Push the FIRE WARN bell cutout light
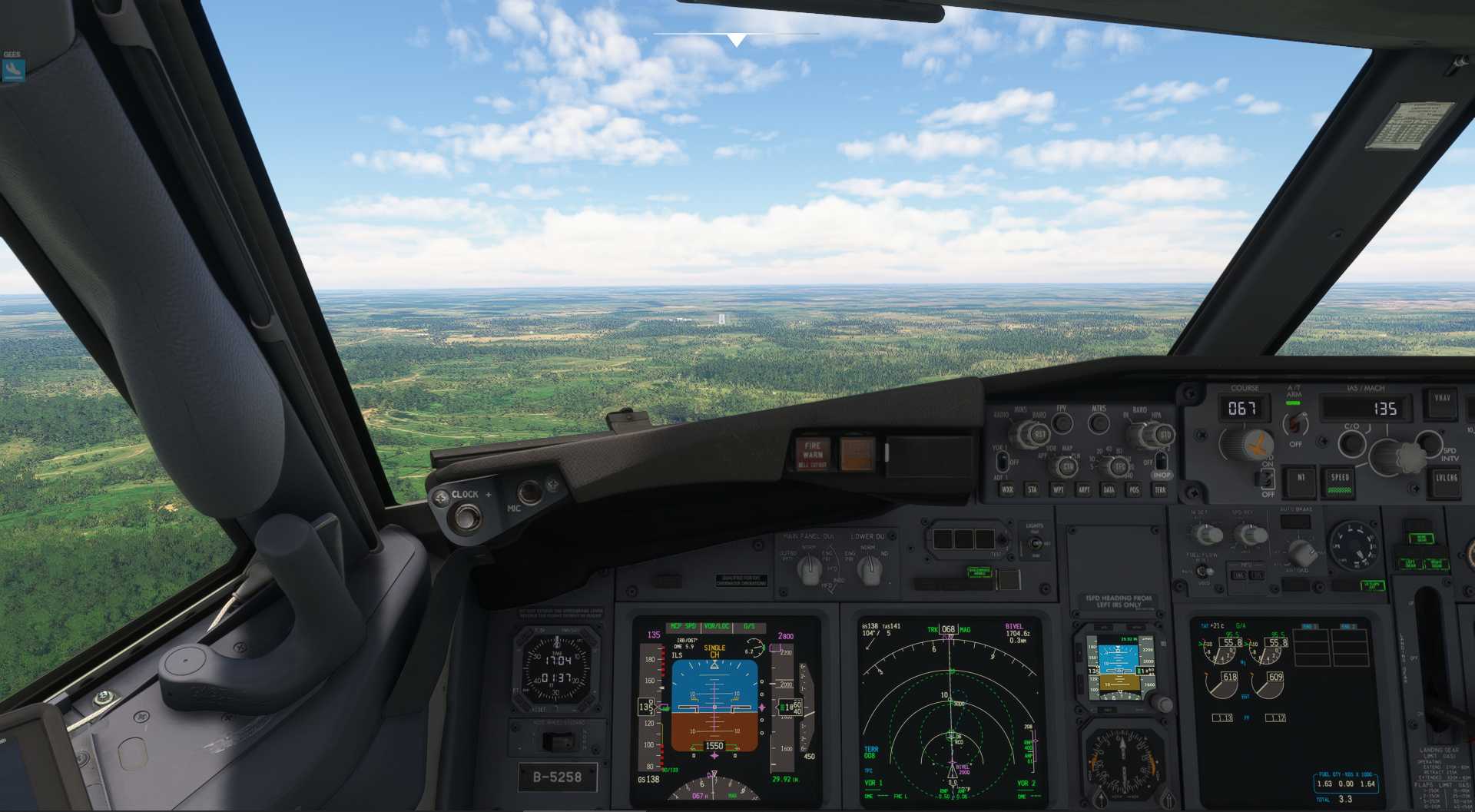 point(813,453)
